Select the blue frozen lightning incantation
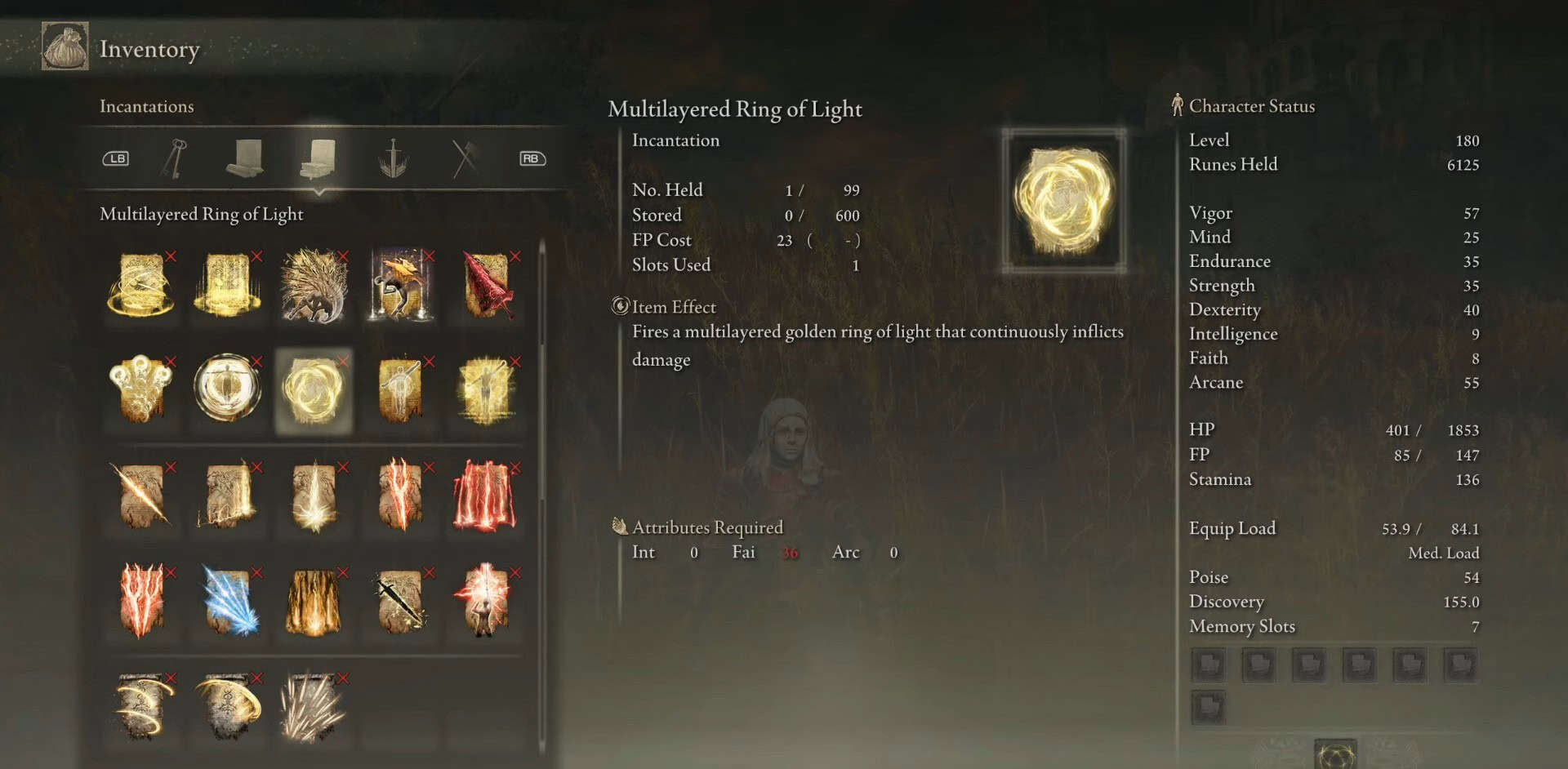1568x769 pixels. pos(228,602)
